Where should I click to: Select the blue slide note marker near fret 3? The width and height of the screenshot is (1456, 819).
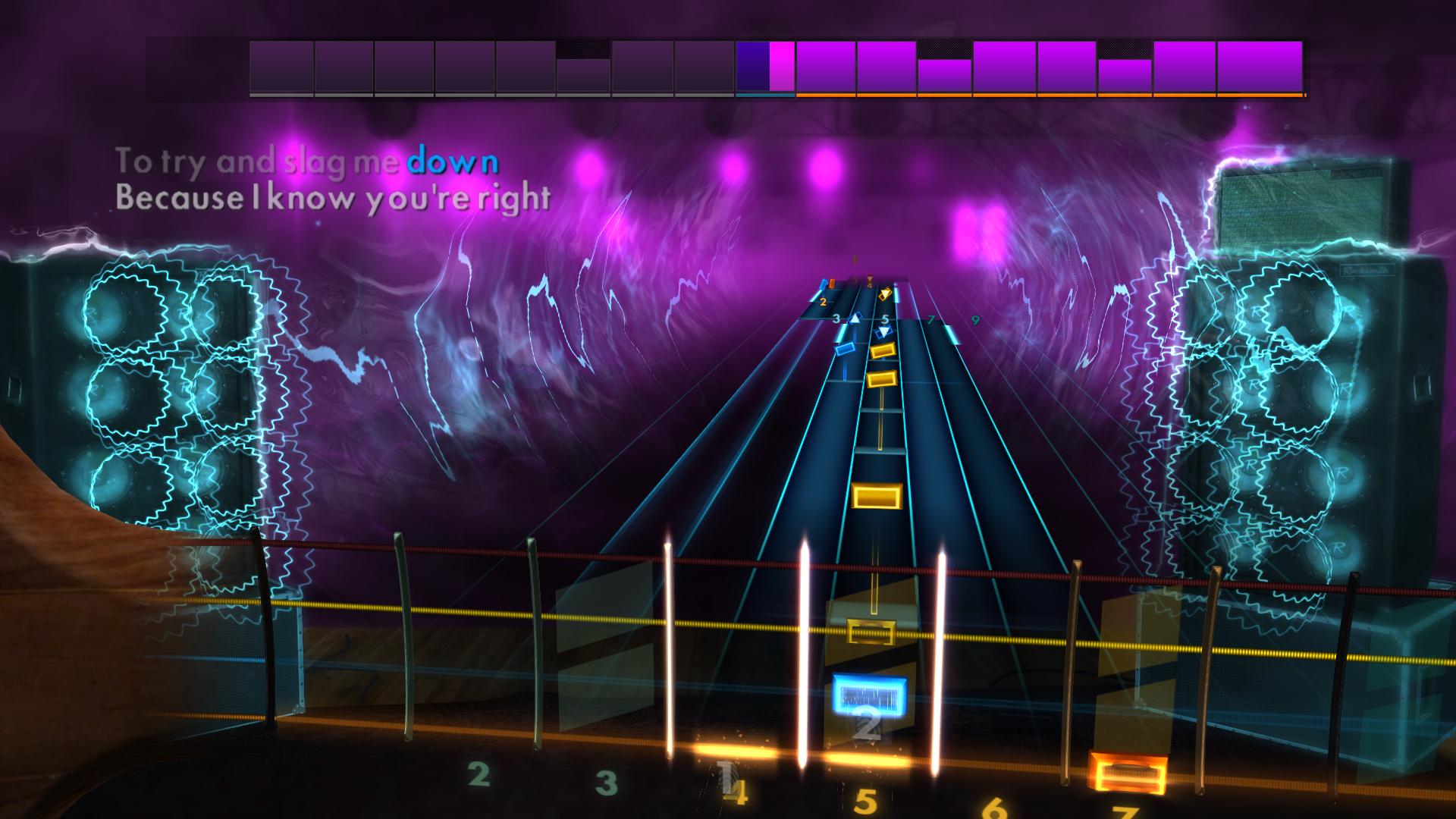(855, 319)
